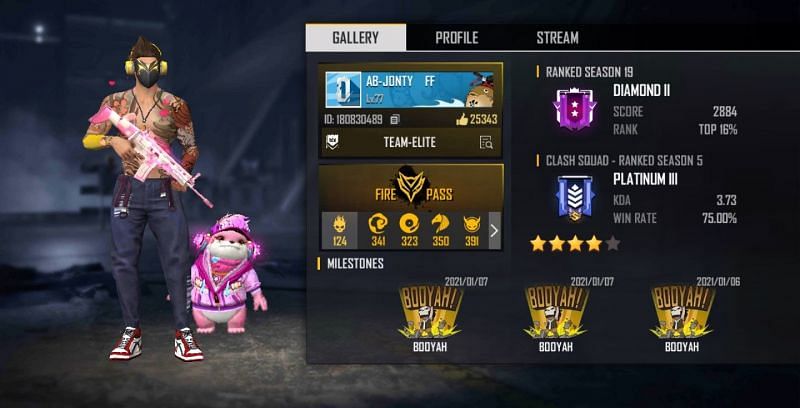The width and height of the screenshot is (800, 408).
Task: Inspect the TEAM-ELITE guild details icon
Action: click(486, 143)
